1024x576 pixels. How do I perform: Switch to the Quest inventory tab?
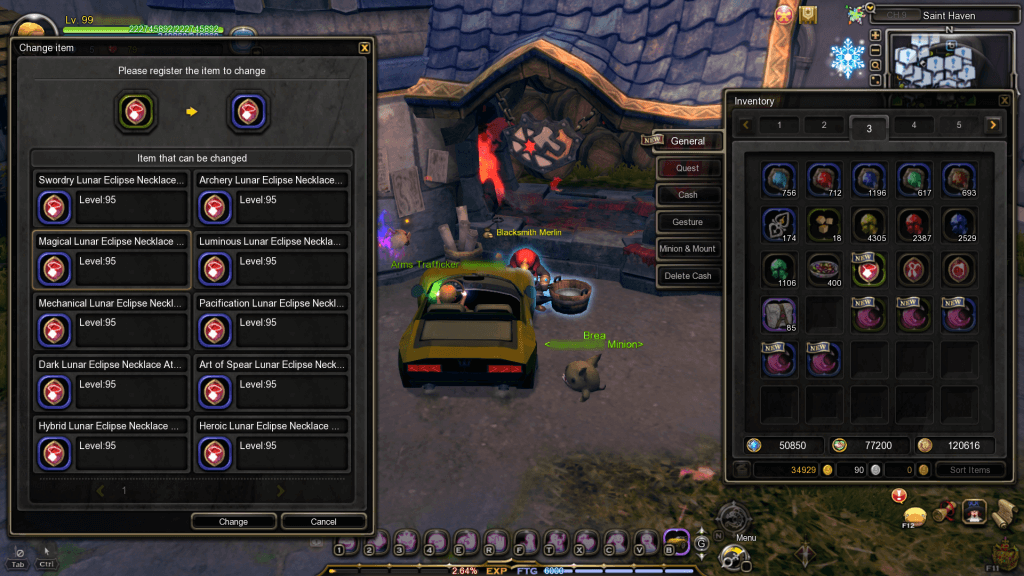tap(687, 168)
